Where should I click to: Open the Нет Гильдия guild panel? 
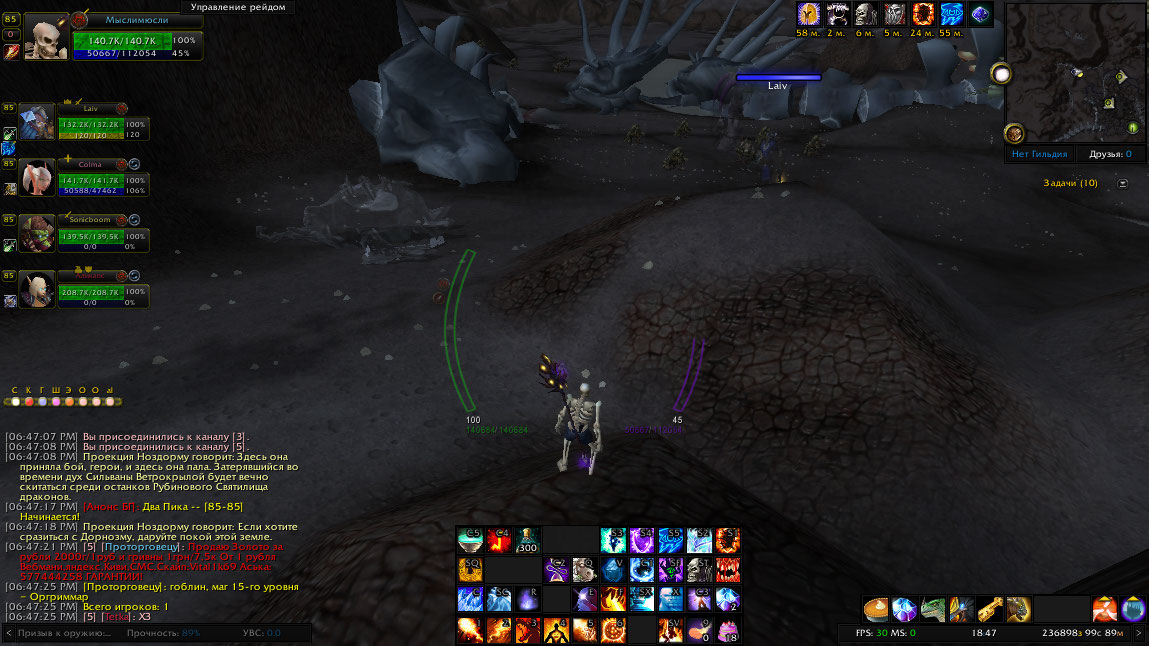click(x=1041, y=154)
